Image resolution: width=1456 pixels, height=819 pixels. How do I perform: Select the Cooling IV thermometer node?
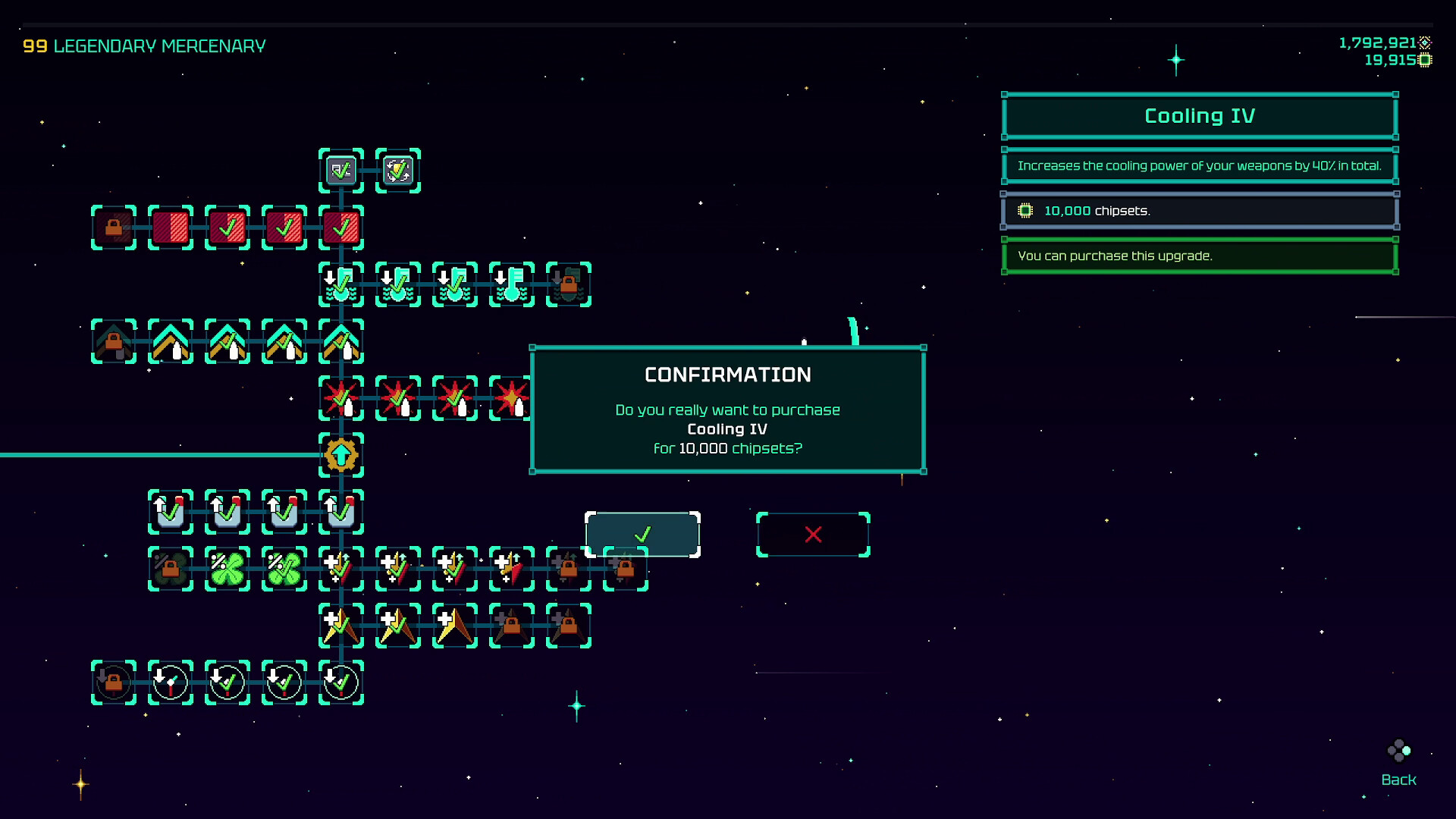pos(512,284)
